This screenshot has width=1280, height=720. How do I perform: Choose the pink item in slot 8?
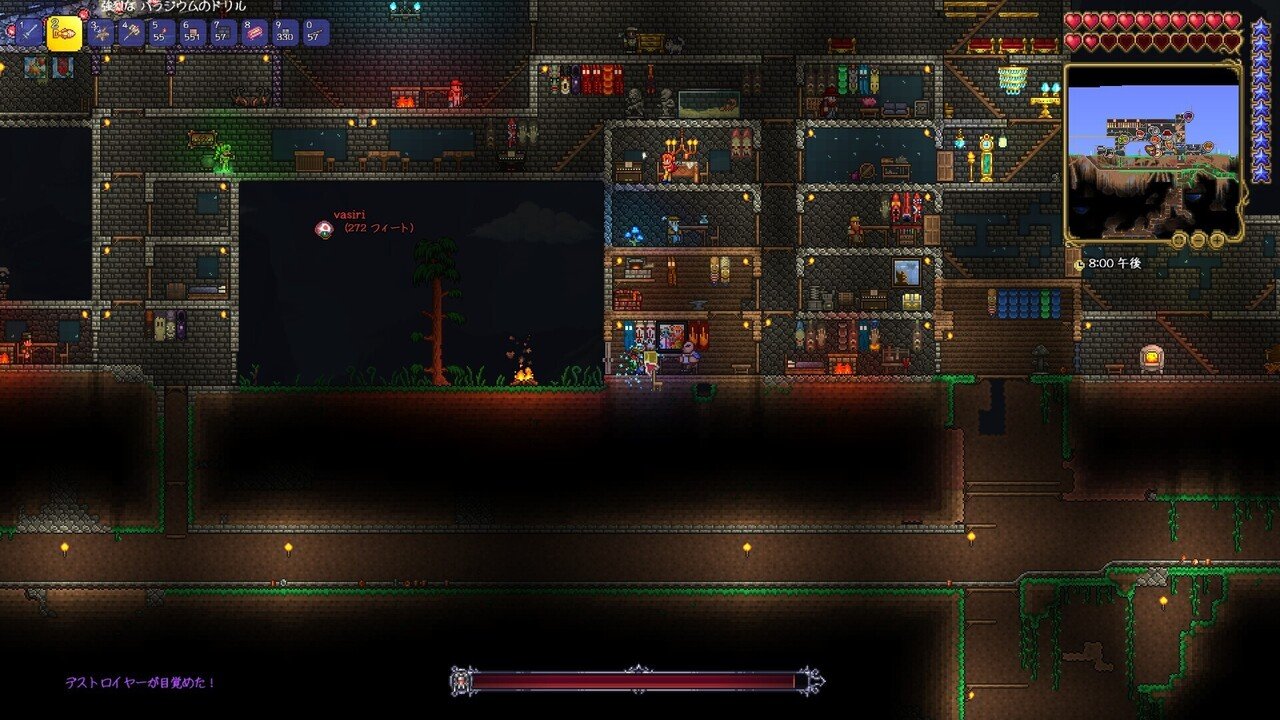click(x=254, y=33)
